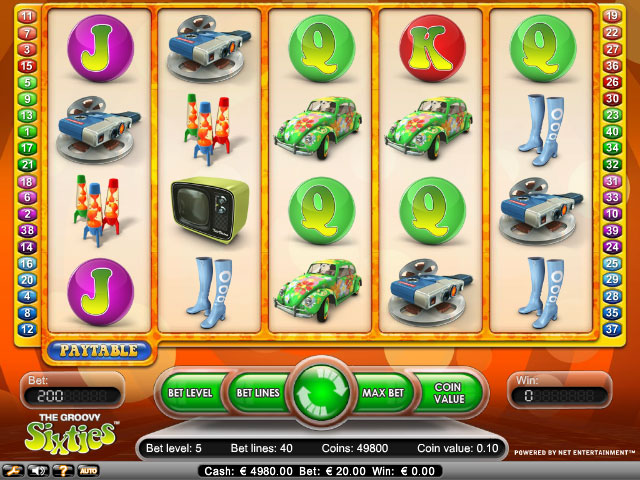640x480 pixels.
Task: Toggle sound with the speaker icon
Action: point(38,470)
